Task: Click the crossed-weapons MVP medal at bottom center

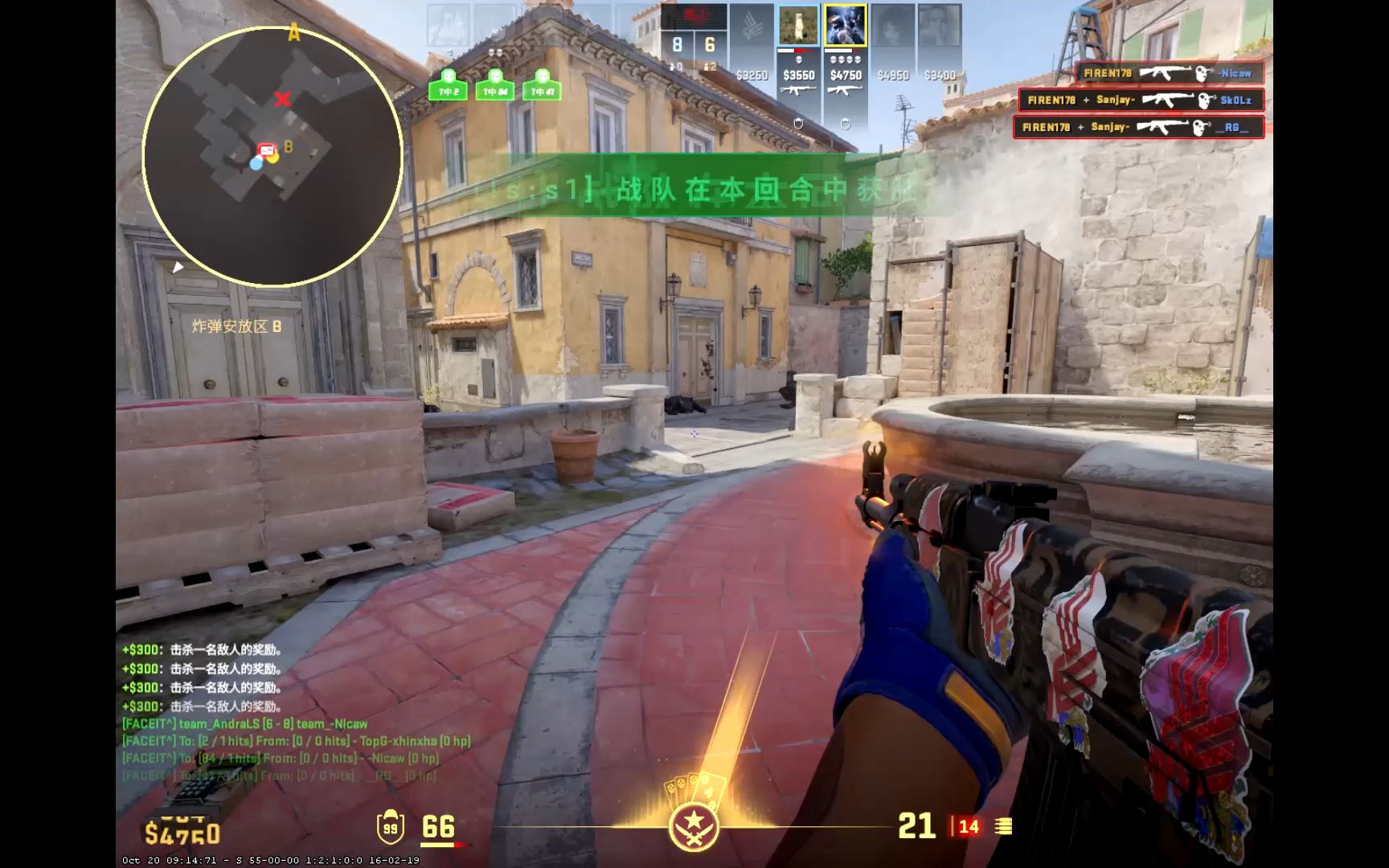Action: (694, 826)
